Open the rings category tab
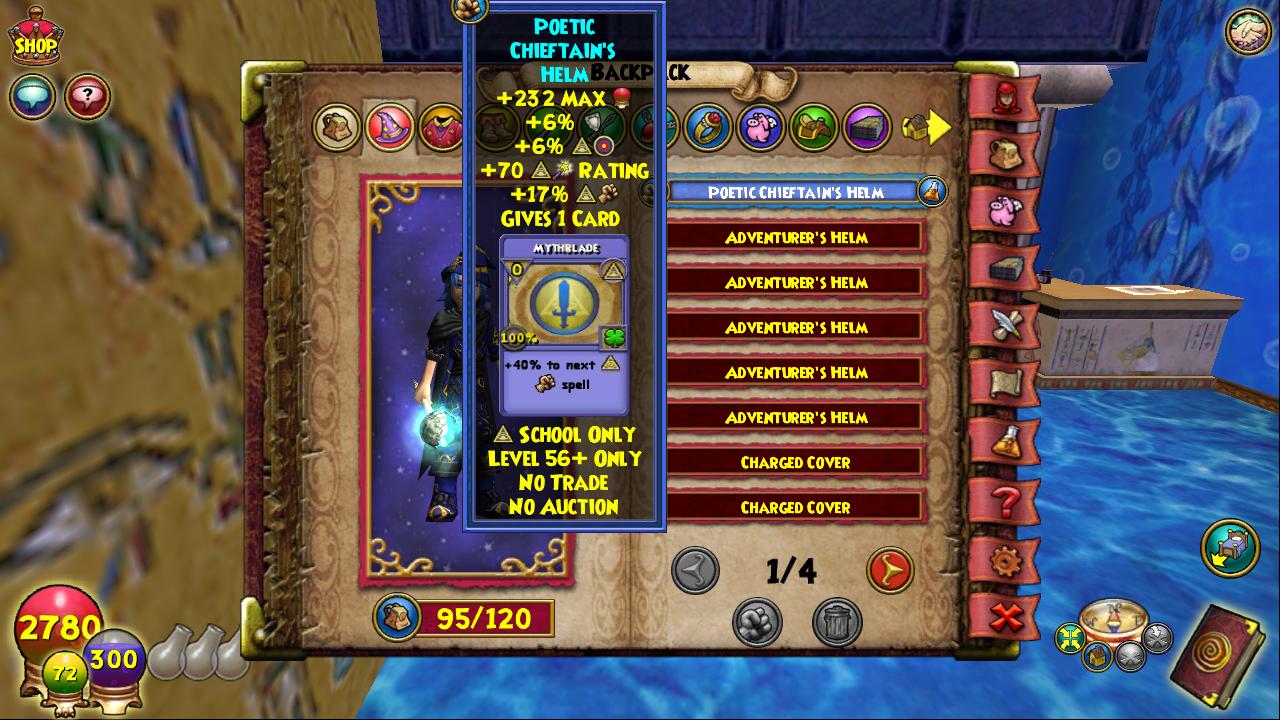Viewport: 1280px width, 720px height. (709, 127)
